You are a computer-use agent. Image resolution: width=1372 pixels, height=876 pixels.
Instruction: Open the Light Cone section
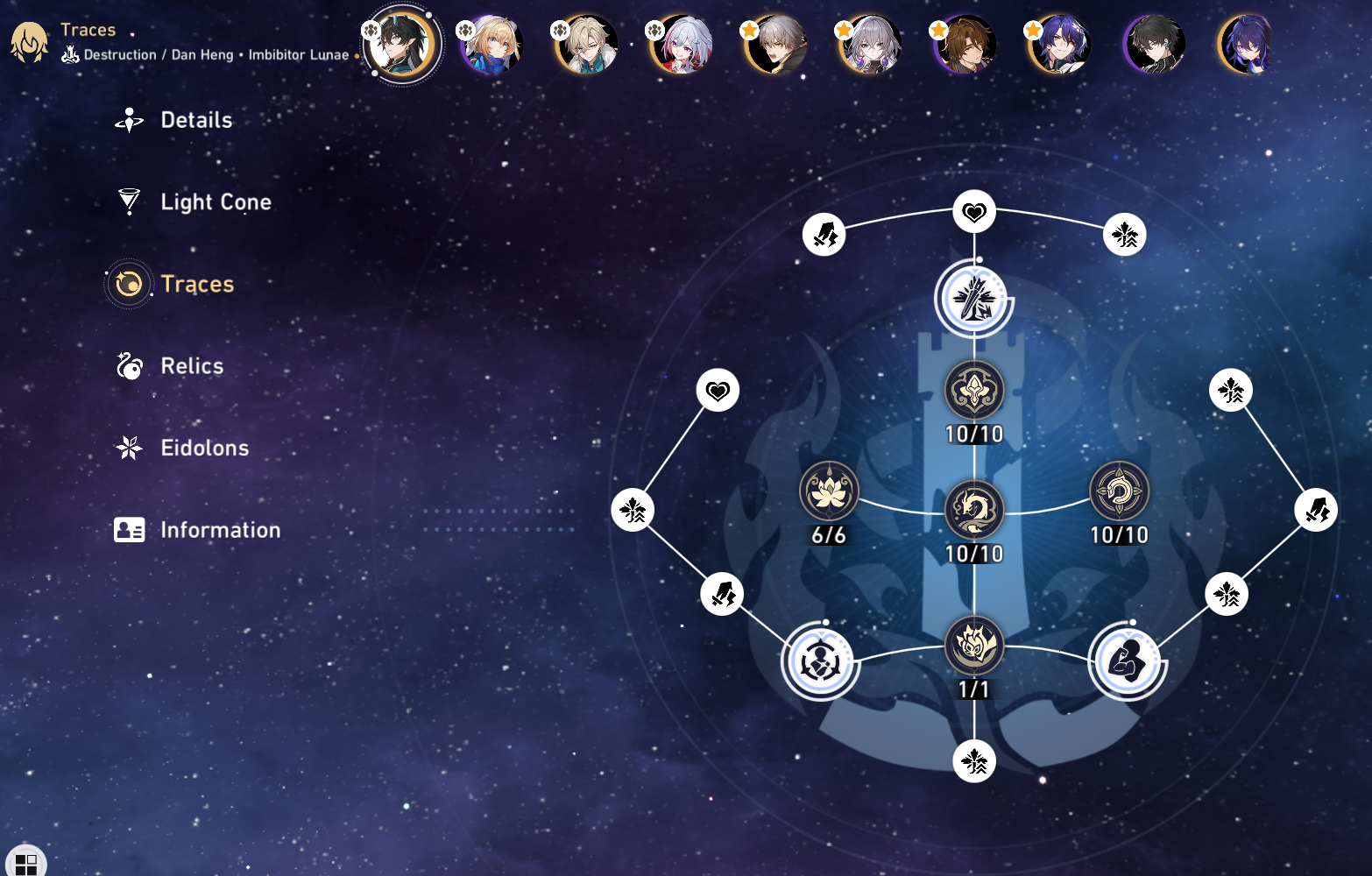click(x=216, y=201)
